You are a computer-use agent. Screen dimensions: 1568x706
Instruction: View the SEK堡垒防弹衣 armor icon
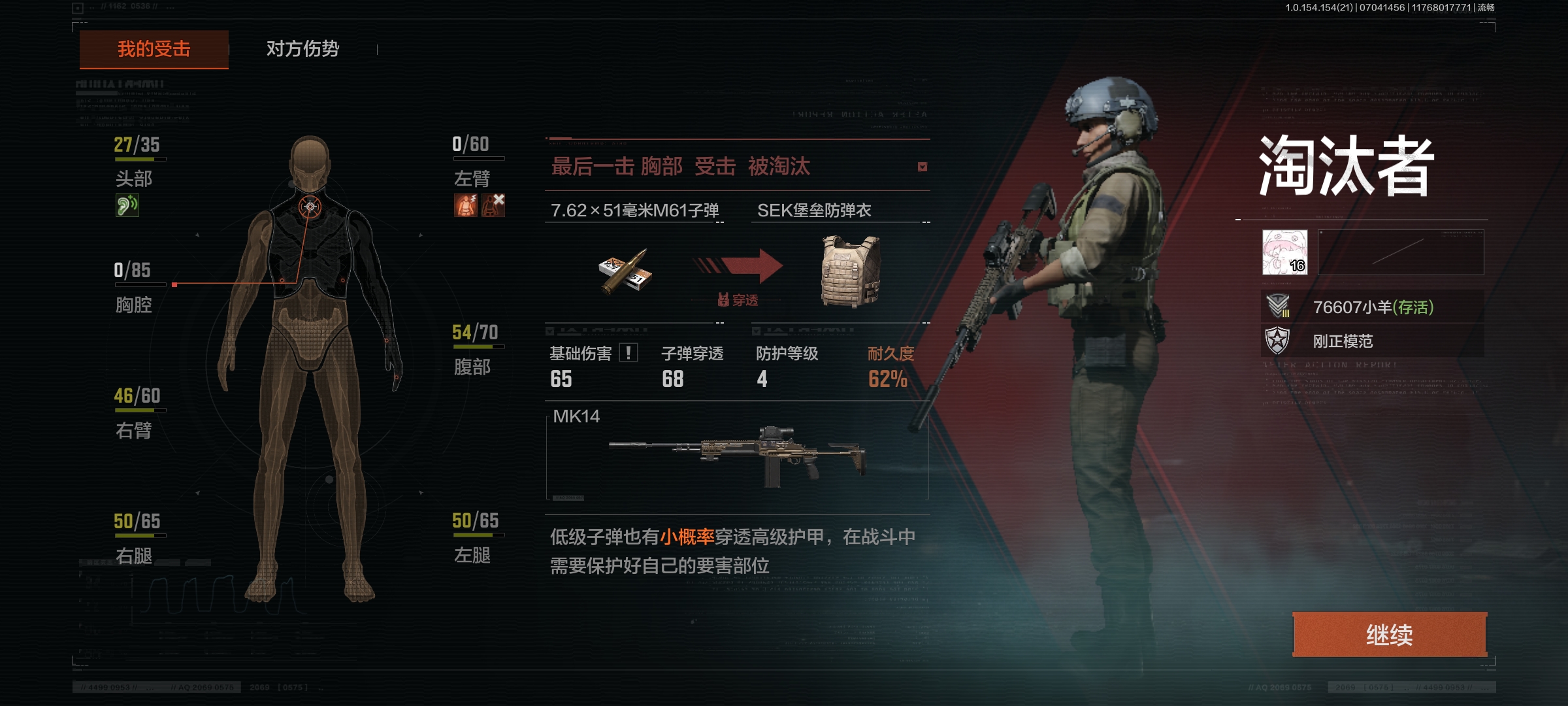tap(850, 271)
